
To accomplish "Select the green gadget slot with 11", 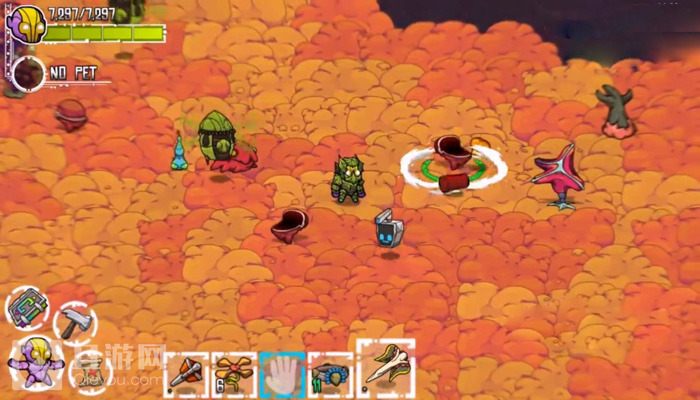I will 330,375.
